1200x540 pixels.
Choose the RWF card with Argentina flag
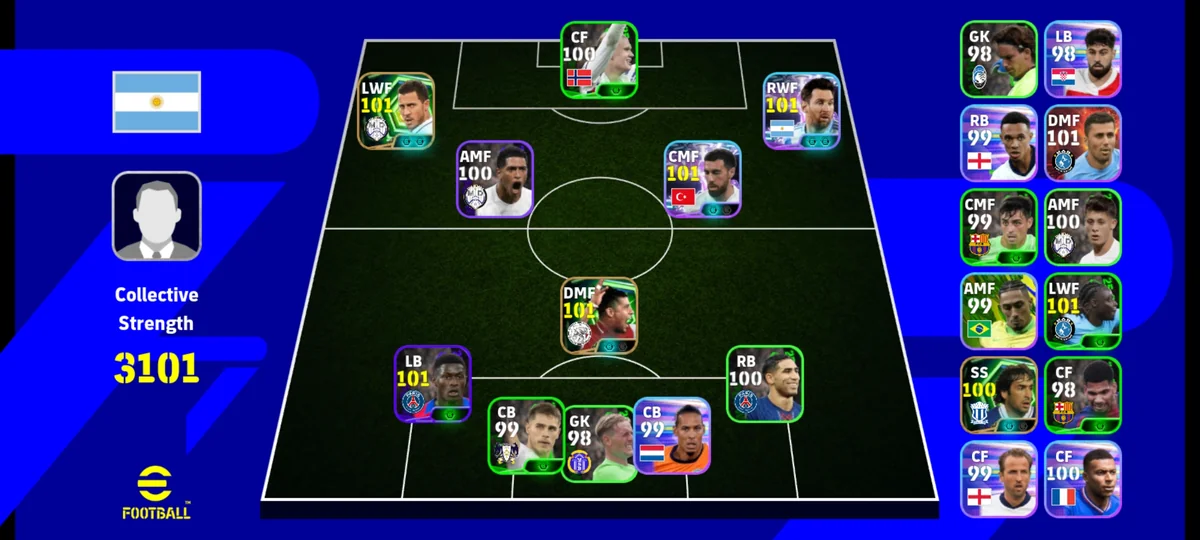(x=801, y=111)
